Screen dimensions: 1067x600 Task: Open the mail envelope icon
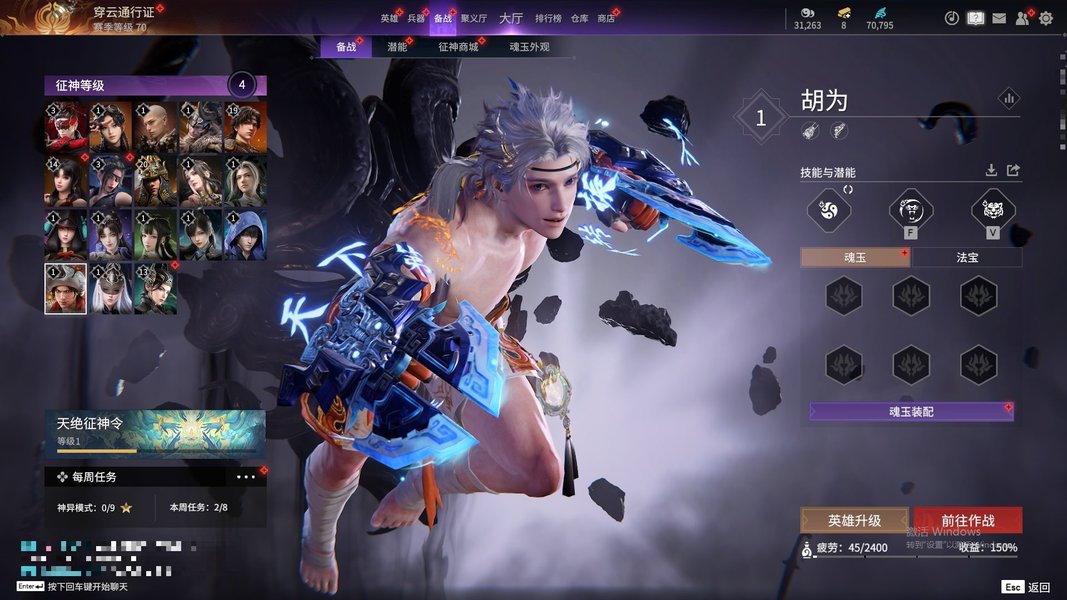click(x=999, y=18)
